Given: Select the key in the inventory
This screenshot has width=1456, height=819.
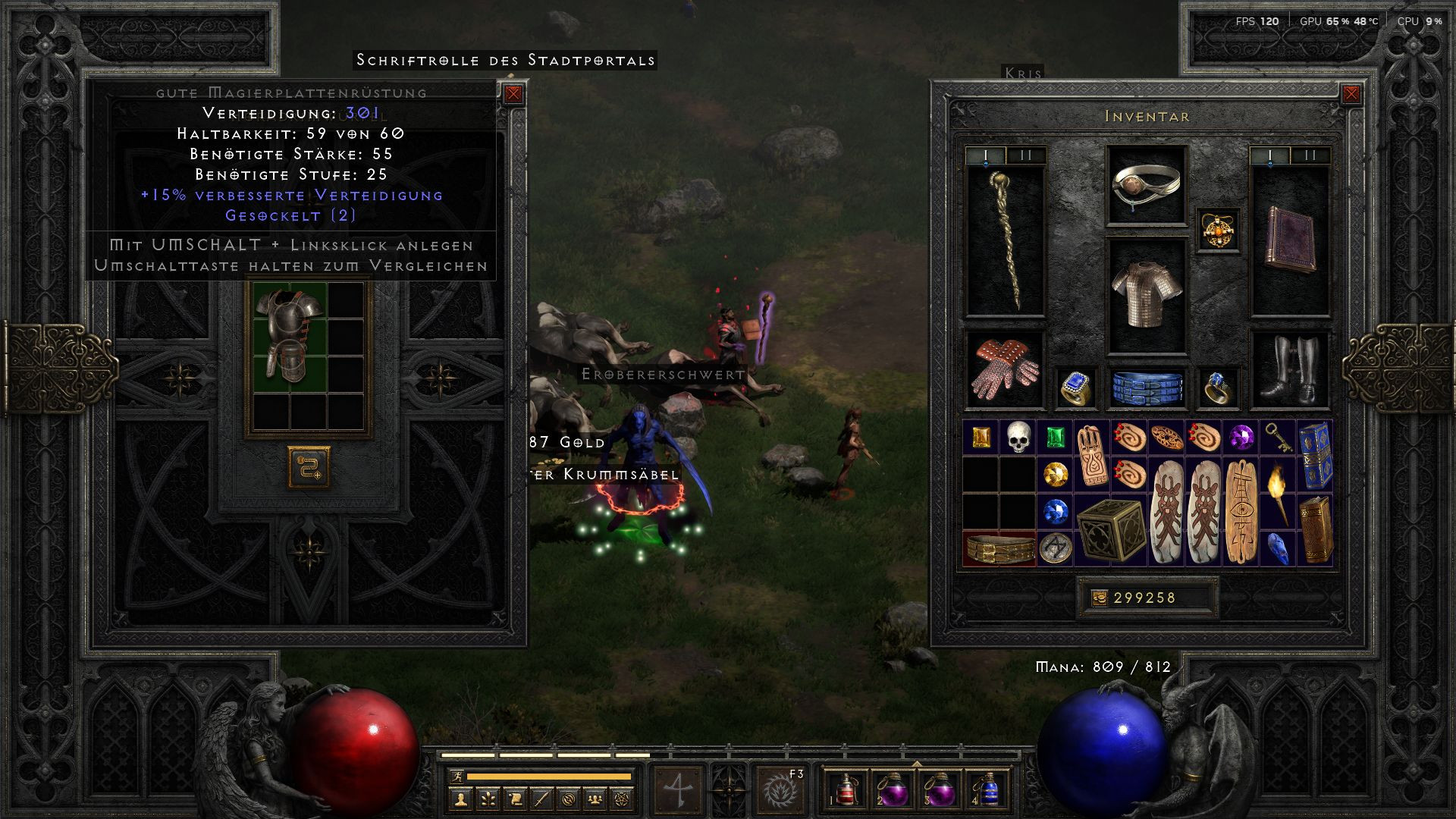Looking at the screenshot, I should click(1278, 438).
